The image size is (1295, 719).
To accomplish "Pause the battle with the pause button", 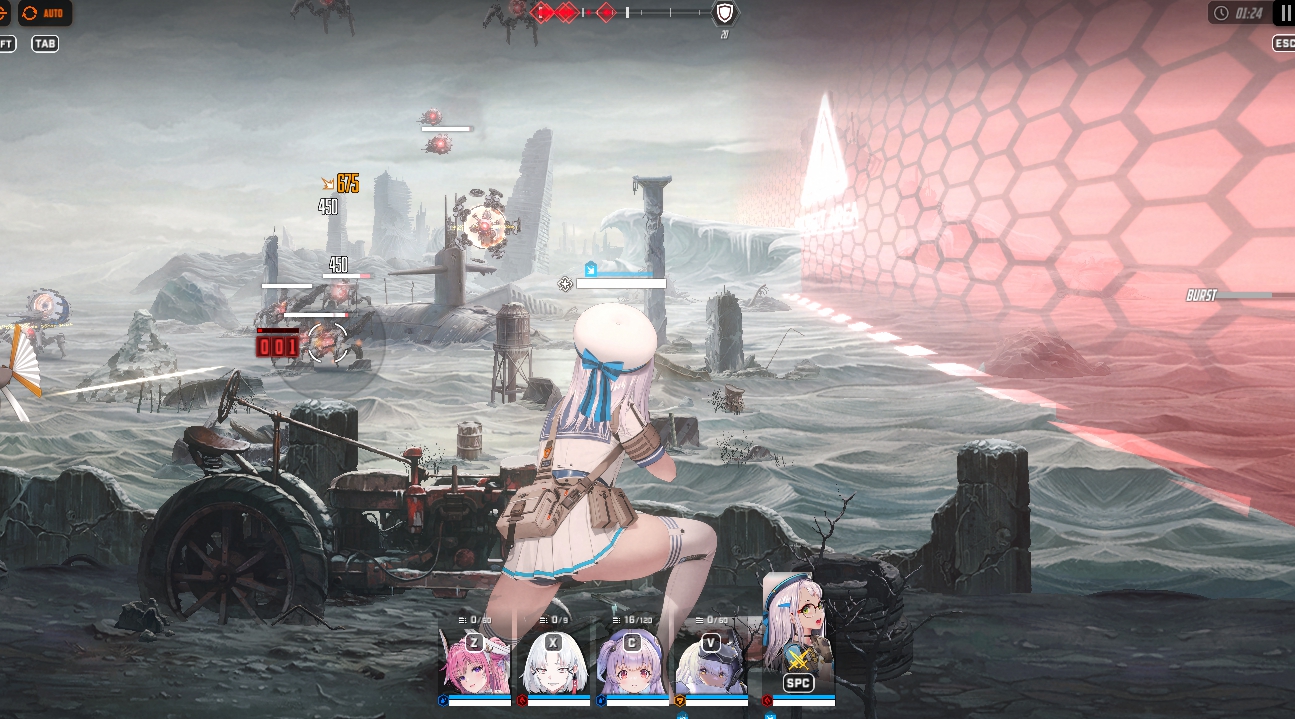I will (1285, 13).
